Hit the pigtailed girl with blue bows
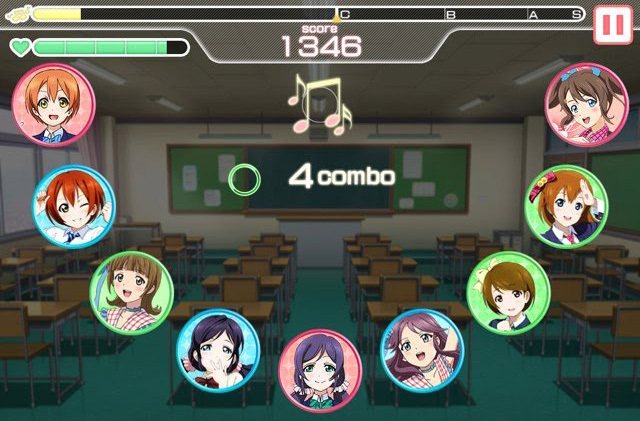 (x=586, y=104)
